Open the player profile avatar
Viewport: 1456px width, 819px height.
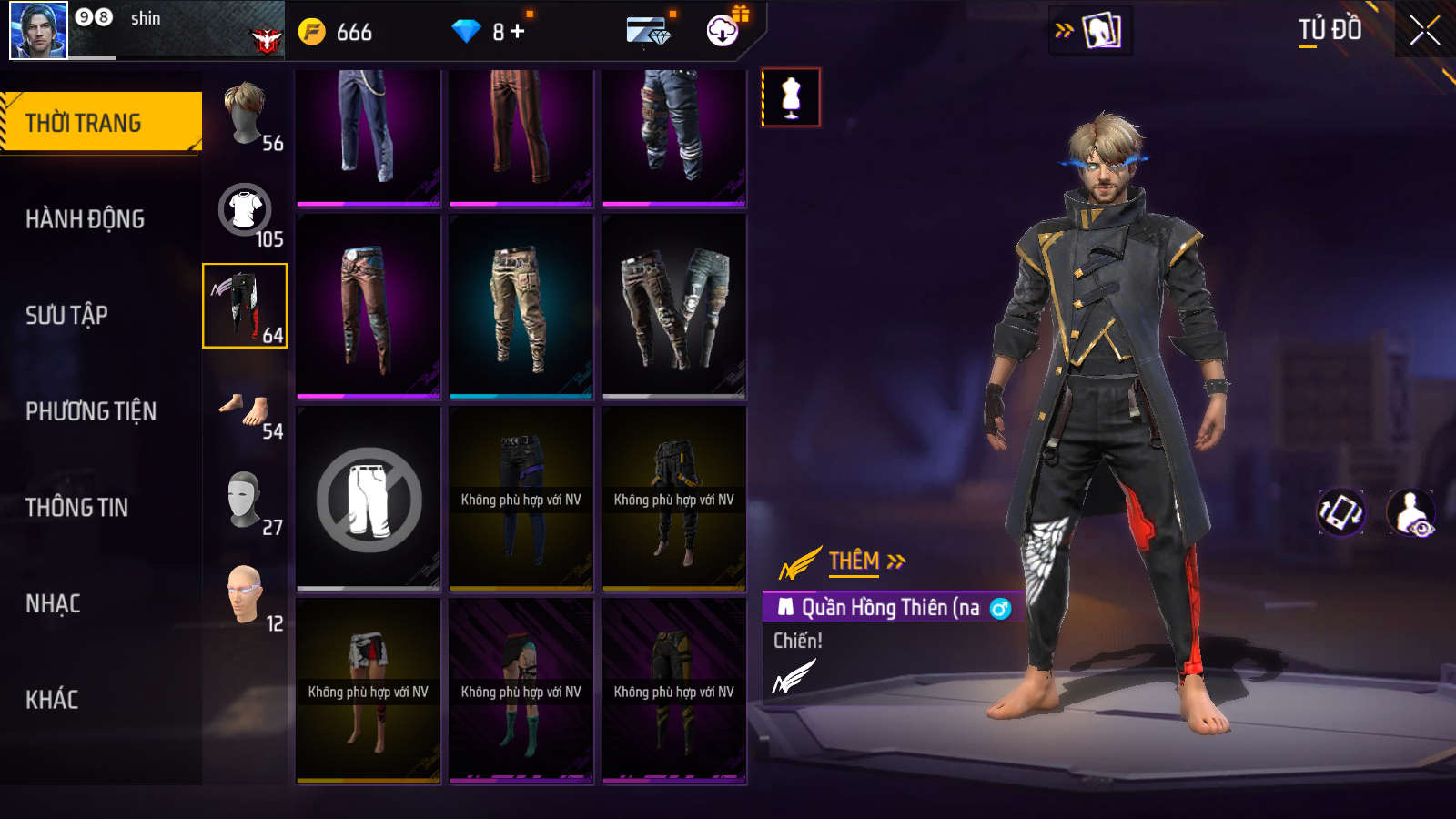pos(38,30)
